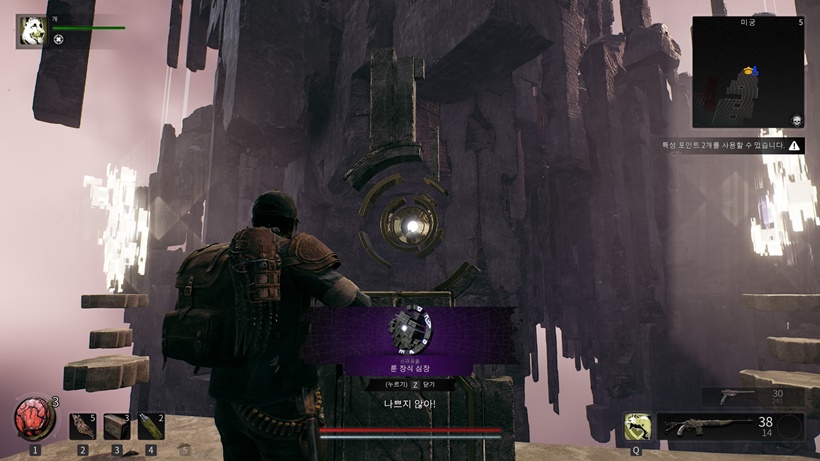Select the red heart relic in slot 1

click(x=34, y=419)
